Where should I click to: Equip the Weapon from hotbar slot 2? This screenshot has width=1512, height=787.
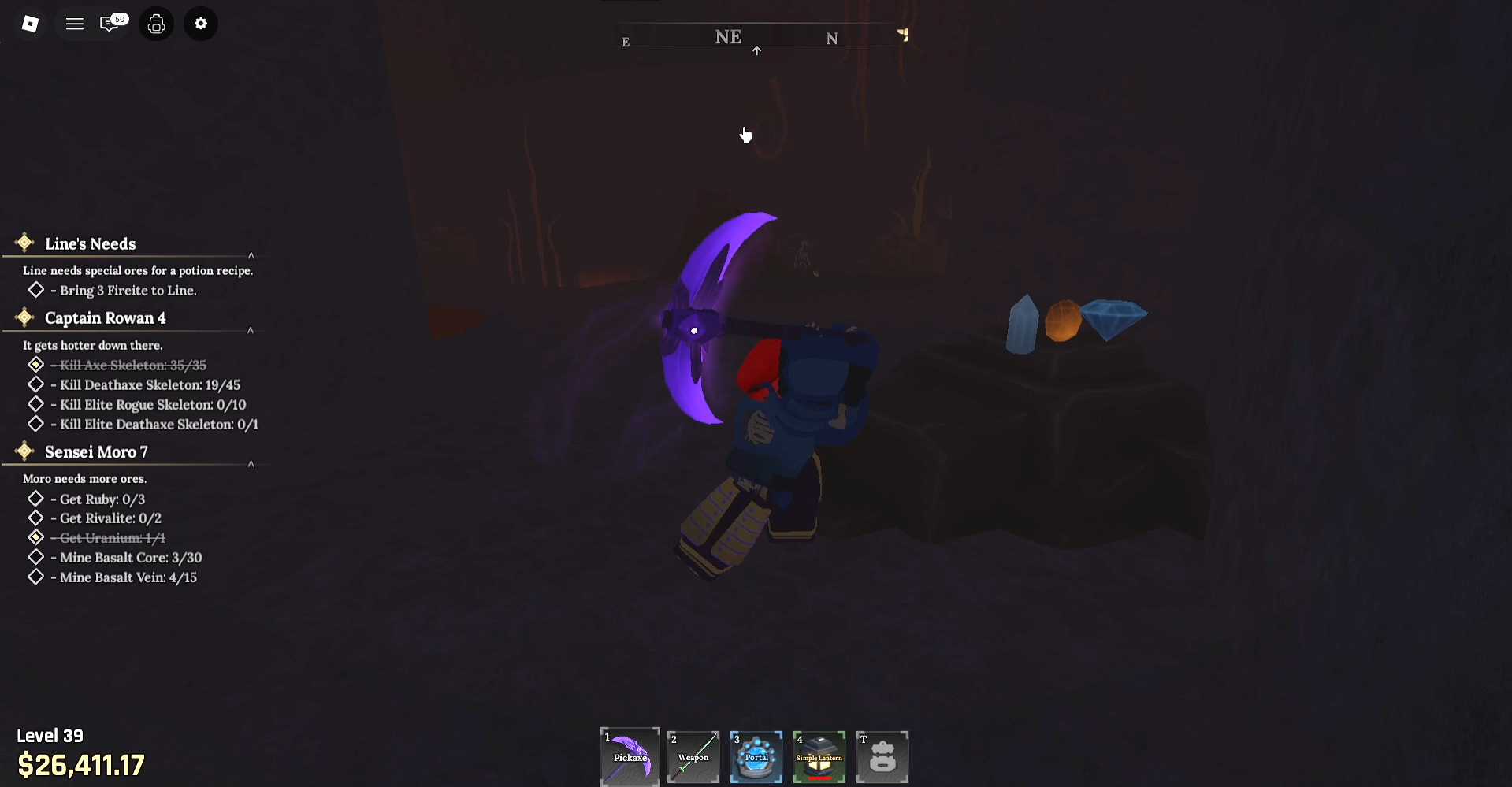coord(693,756)
